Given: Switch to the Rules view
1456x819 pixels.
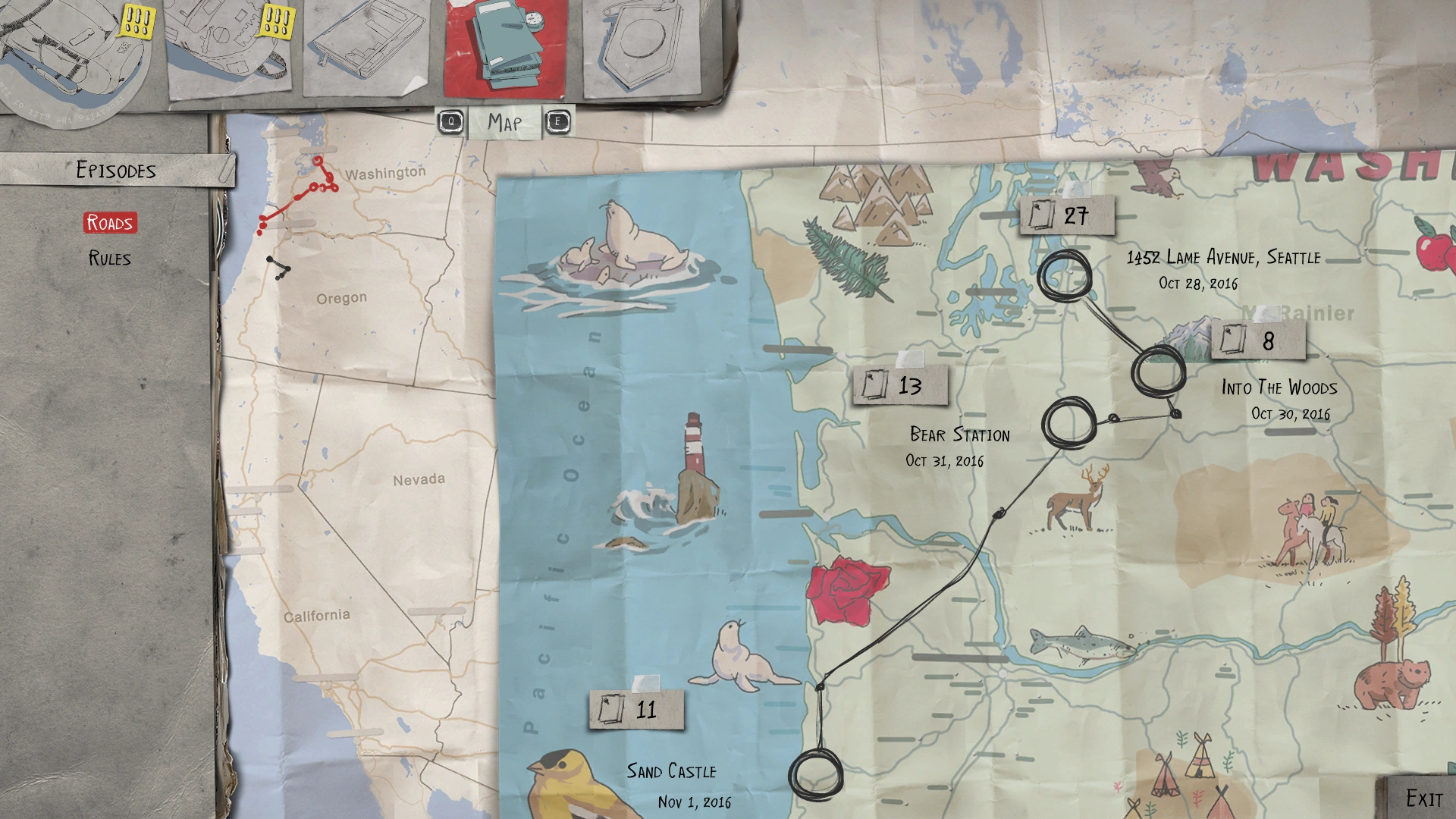Looking at the screenshot, I should click(x=108, y=258).
